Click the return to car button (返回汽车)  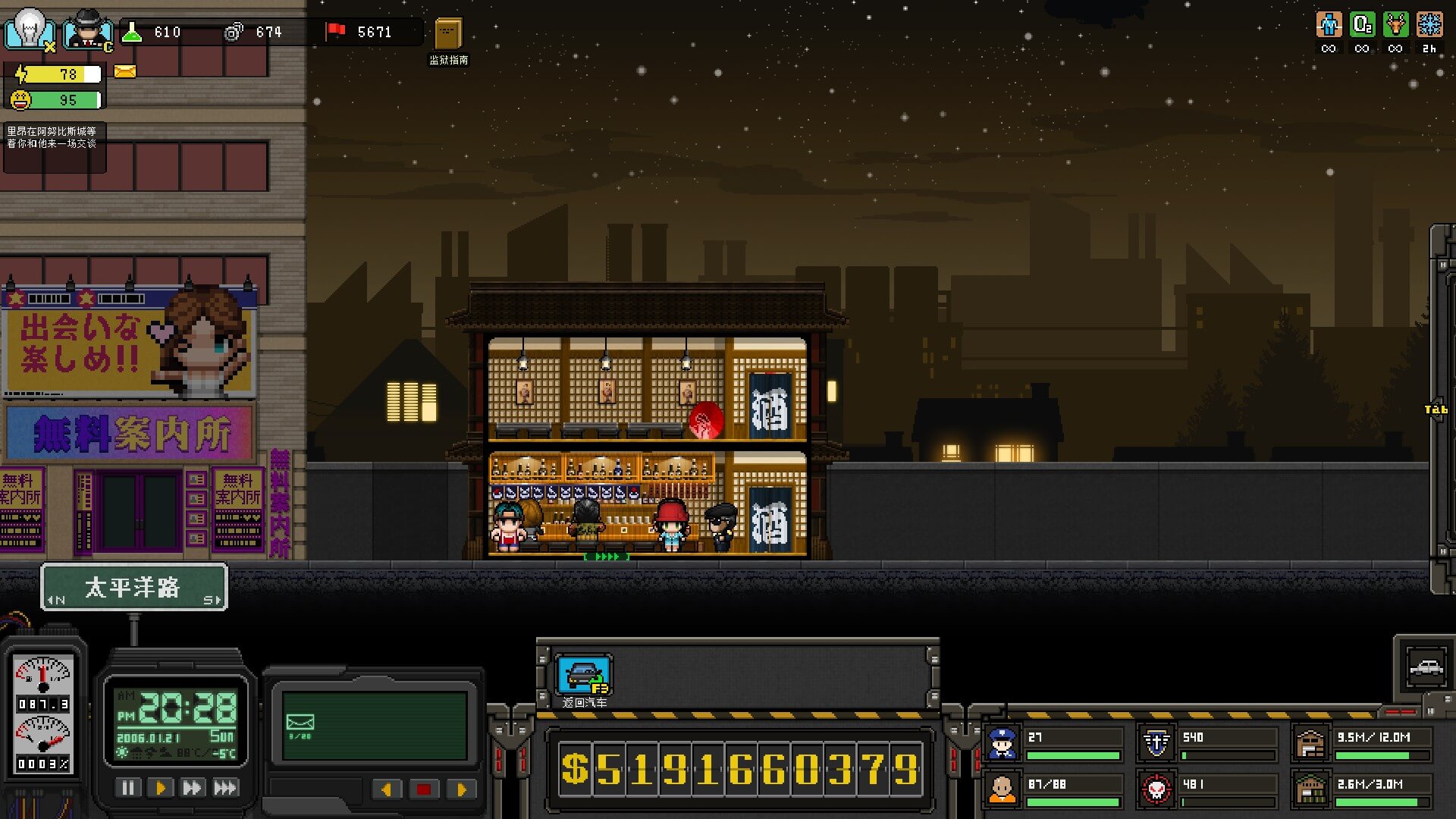click(584, 675)
